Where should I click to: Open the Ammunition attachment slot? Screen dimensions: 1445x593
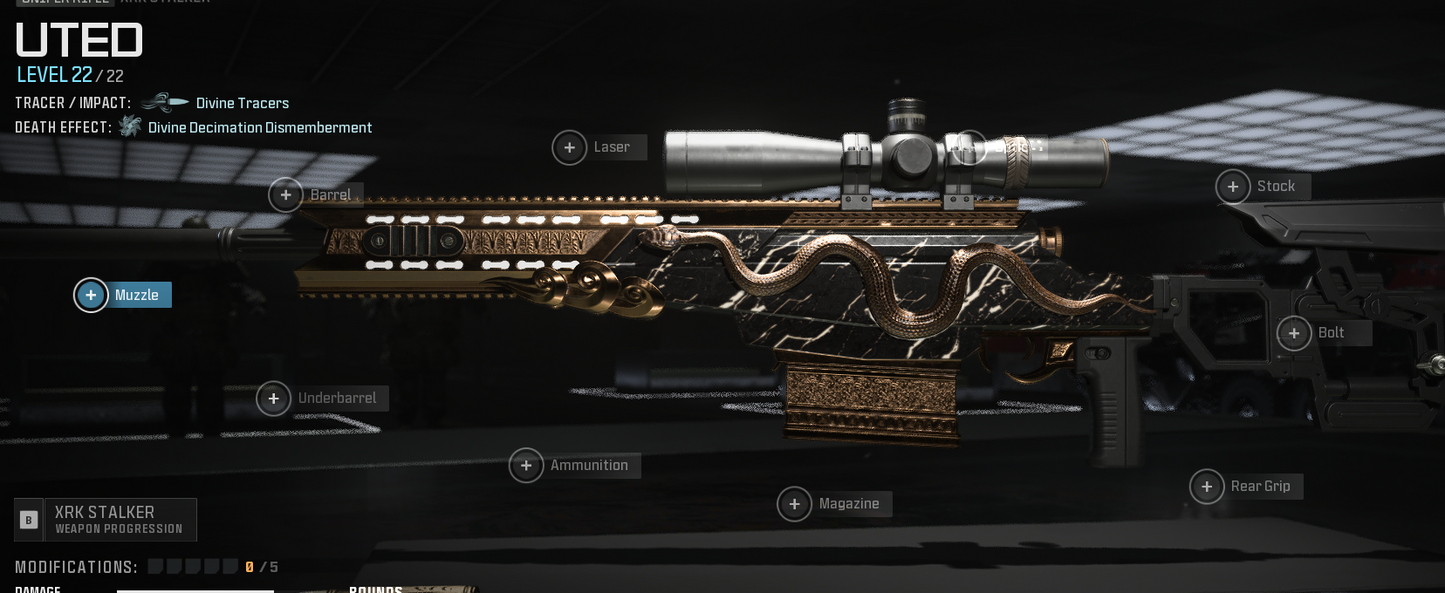click(x=527, y=465)
